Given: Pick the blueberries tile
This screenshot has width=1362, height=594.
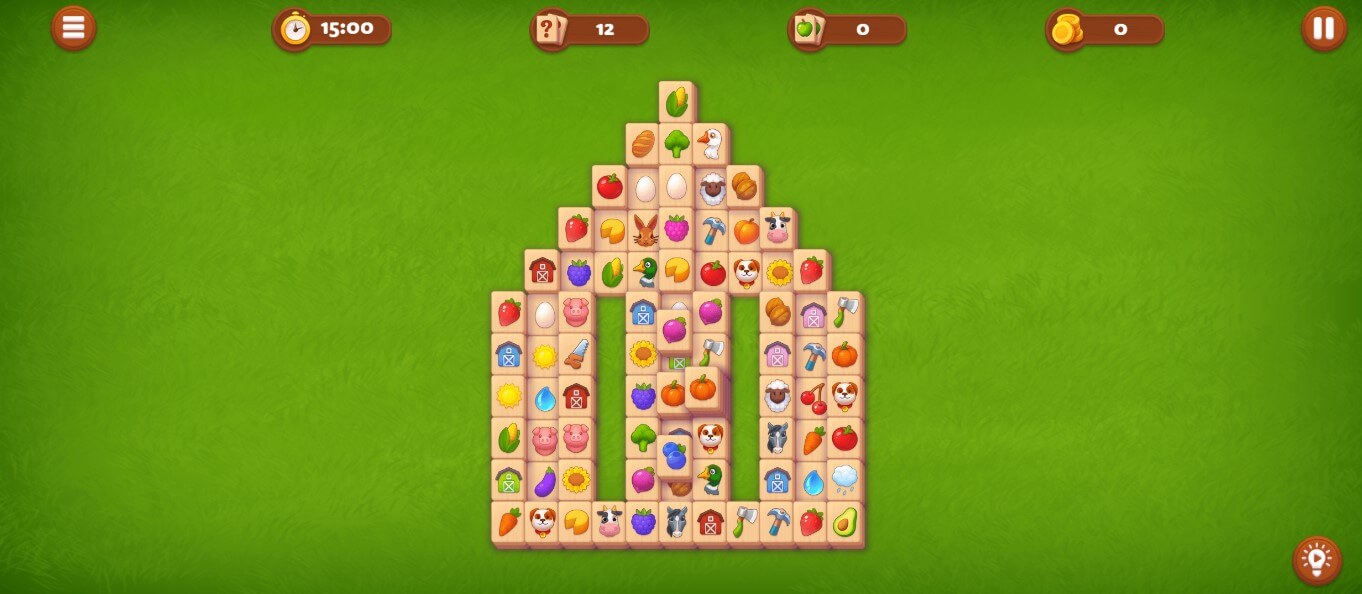Looking at the screenshot, I should coord(676,457).
